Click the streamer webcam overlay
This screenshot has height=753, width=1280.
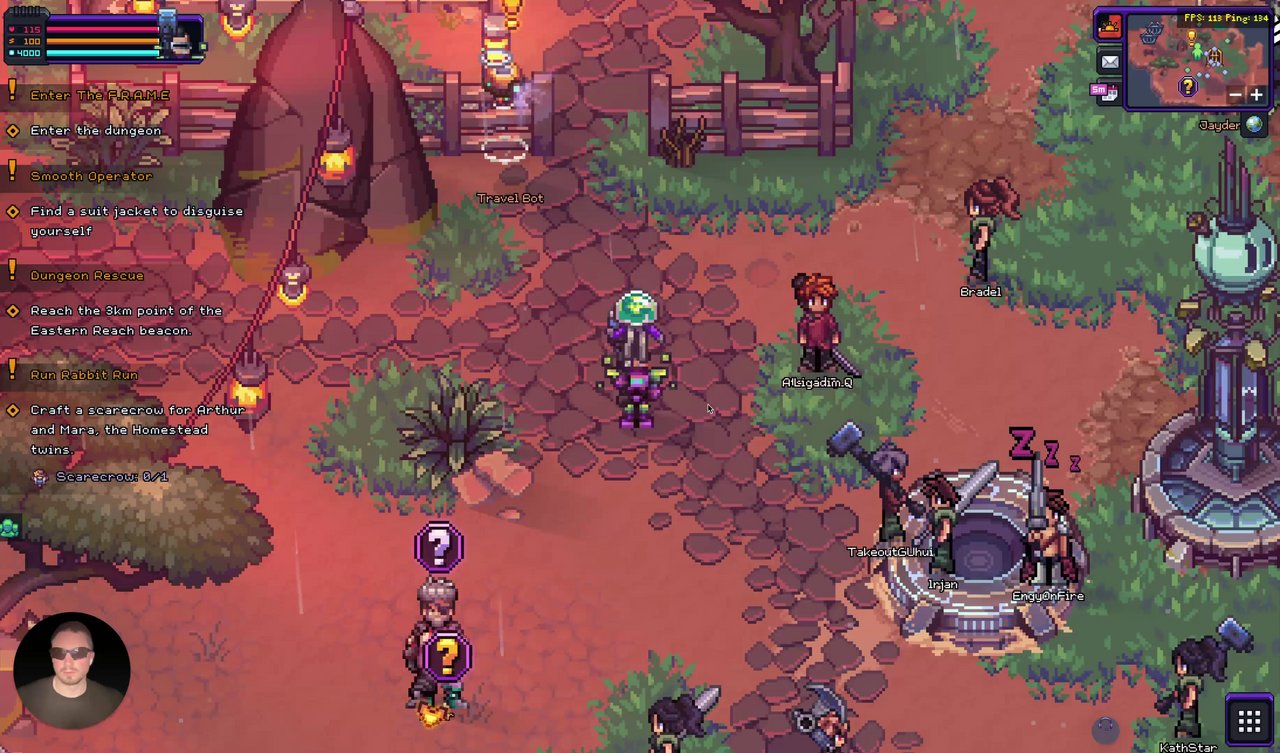[72, 669]
